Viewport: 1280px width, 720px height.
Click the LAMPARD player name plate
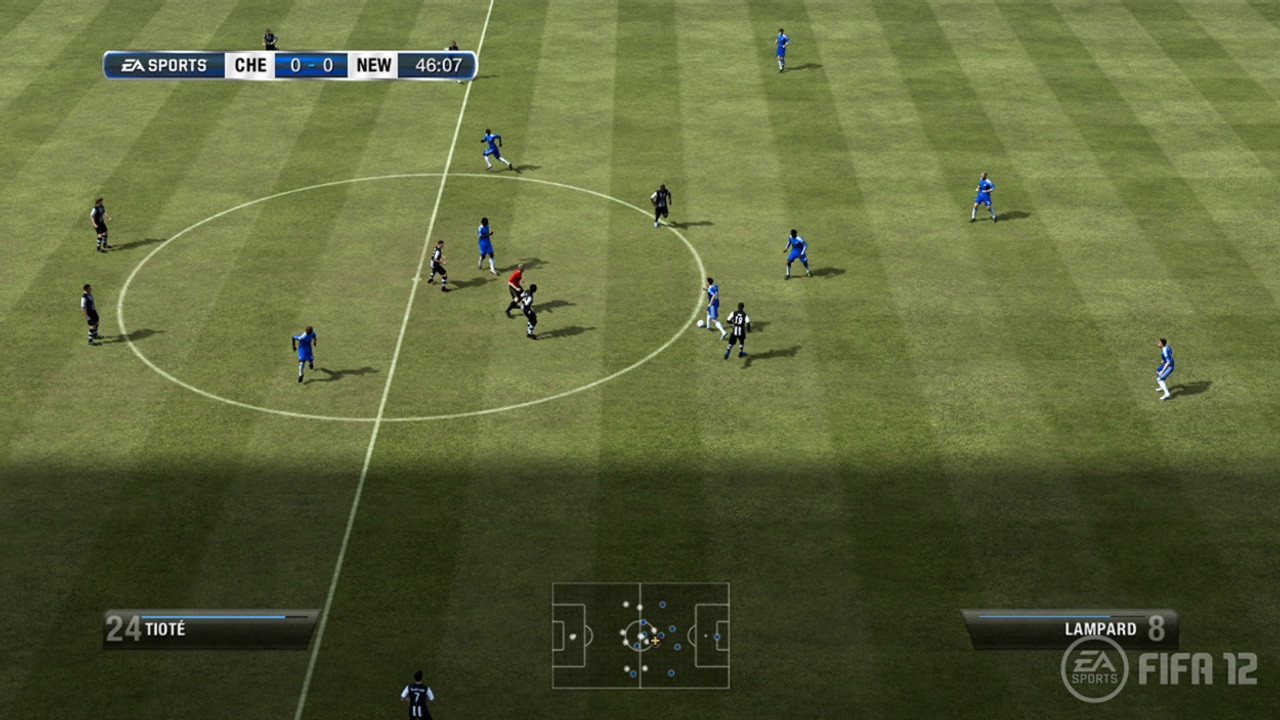[1100, 629]
